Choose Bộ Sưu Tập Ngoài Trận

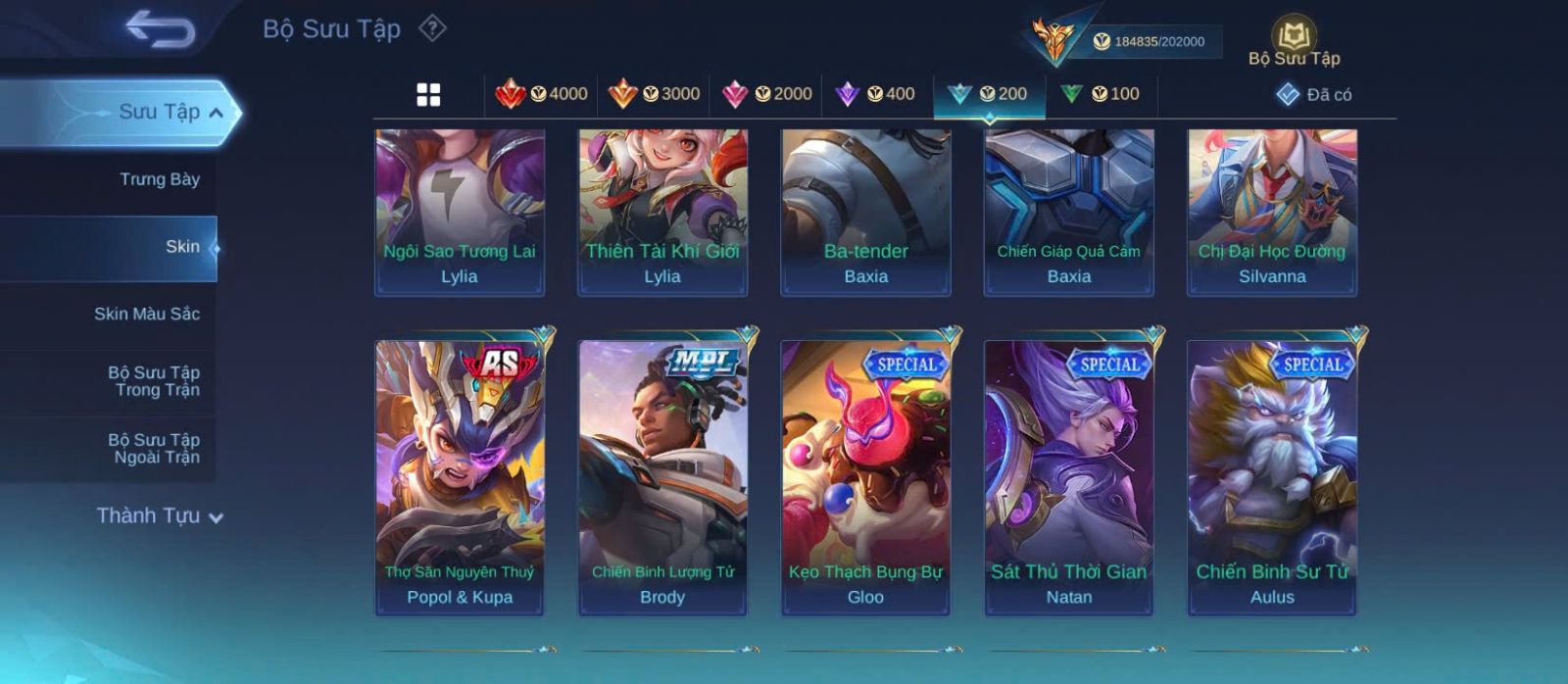[154, 449]
